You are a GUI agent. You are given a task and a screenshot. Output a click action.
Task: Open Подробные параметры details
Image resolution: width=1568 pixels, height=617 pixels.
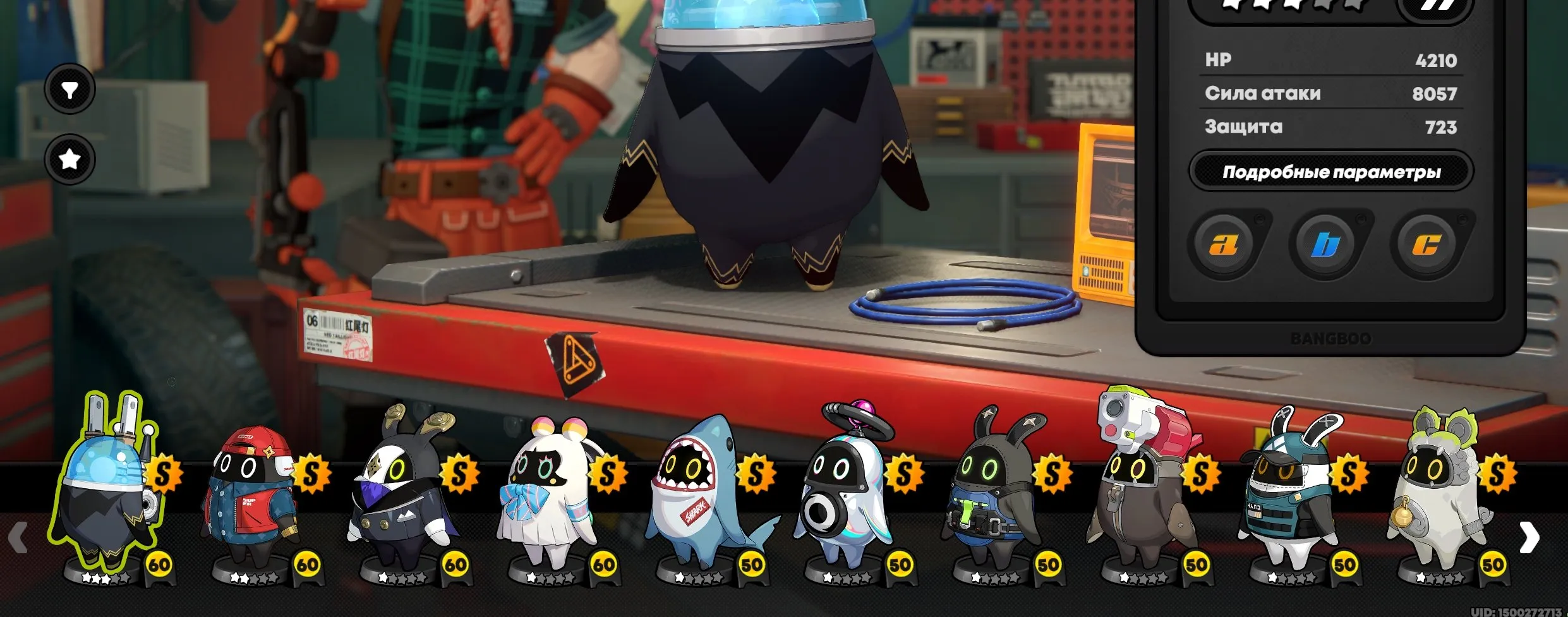[x=1331, y=172]
